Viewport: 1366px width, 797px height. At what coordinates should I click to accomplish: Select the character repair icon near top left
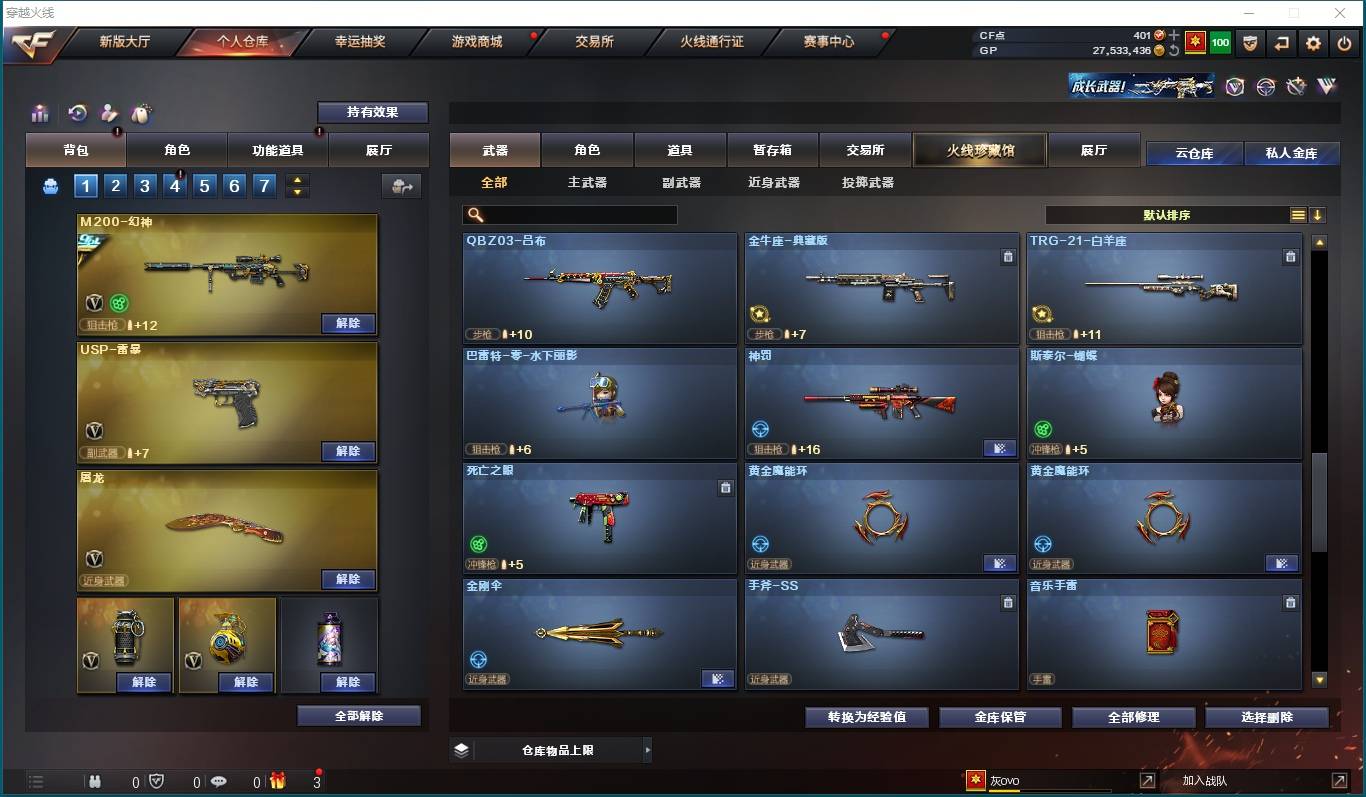[110, 113]
